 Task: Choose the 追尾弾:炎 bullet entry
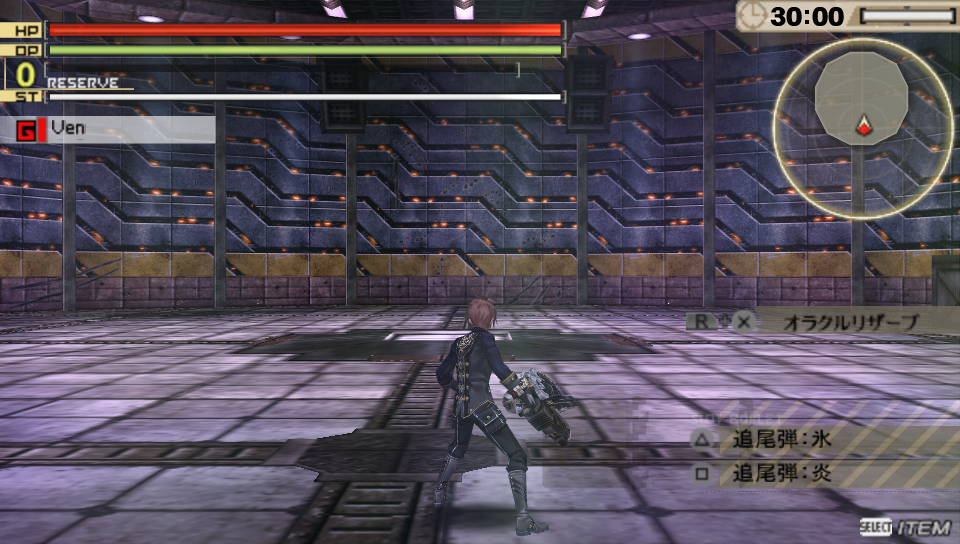tap(782, 473)
